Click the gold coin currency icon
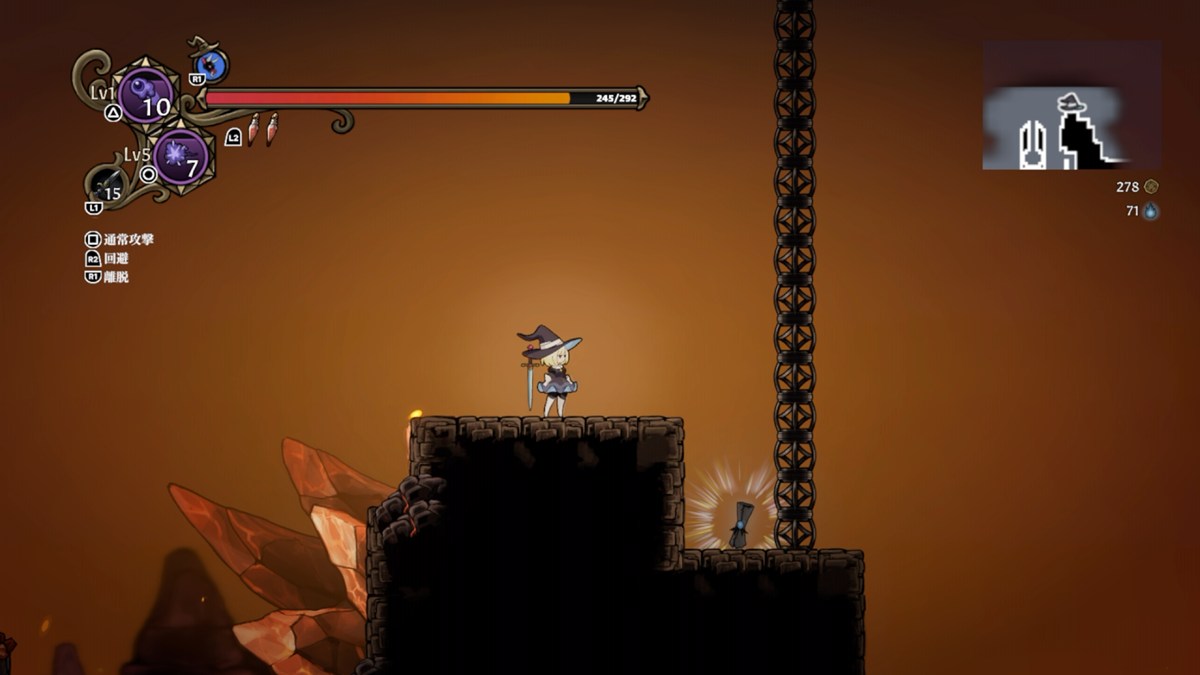 pyautogui.click(x=1151, y=186)
